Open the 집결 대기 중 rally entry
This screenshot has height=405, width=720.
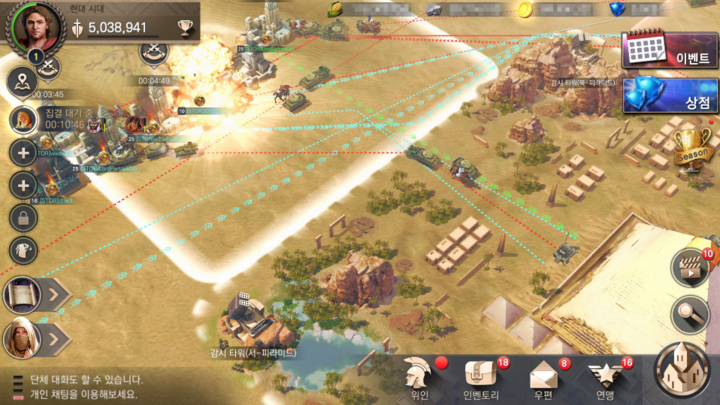(23, 119)
